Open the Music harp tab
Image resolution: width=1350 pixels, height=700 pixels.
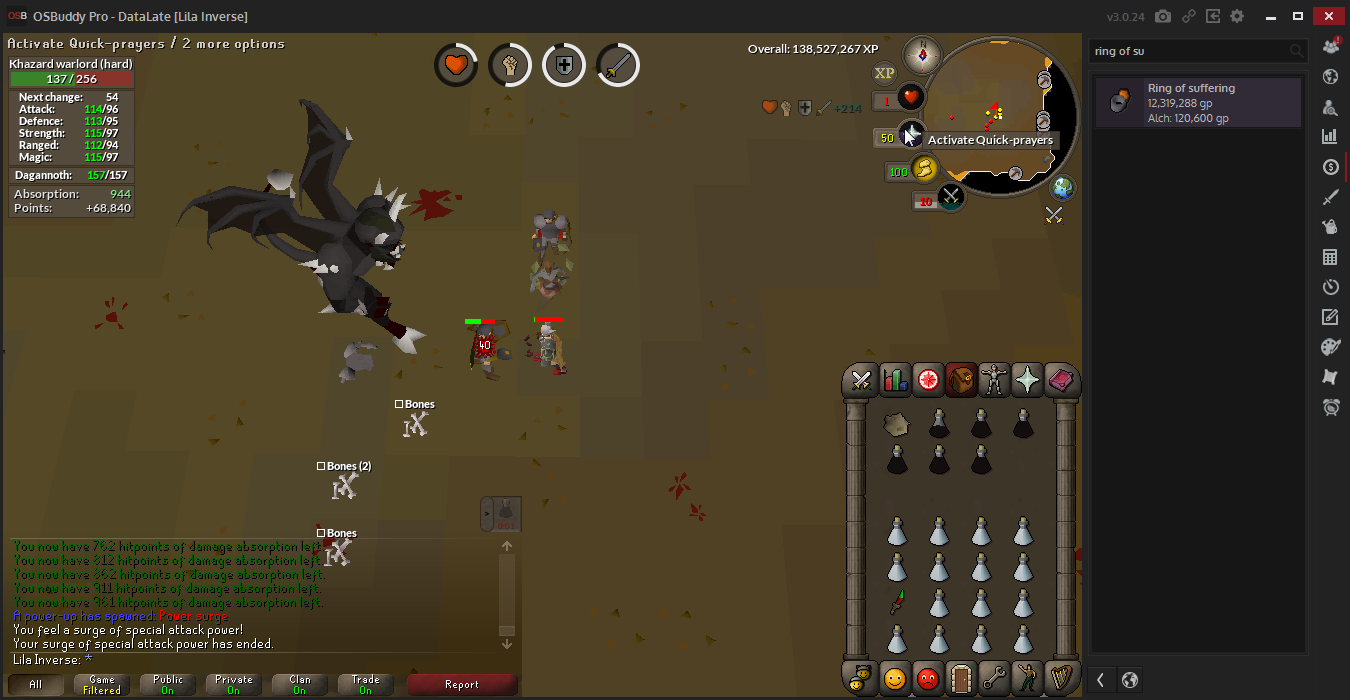[x=1060, y=678]
